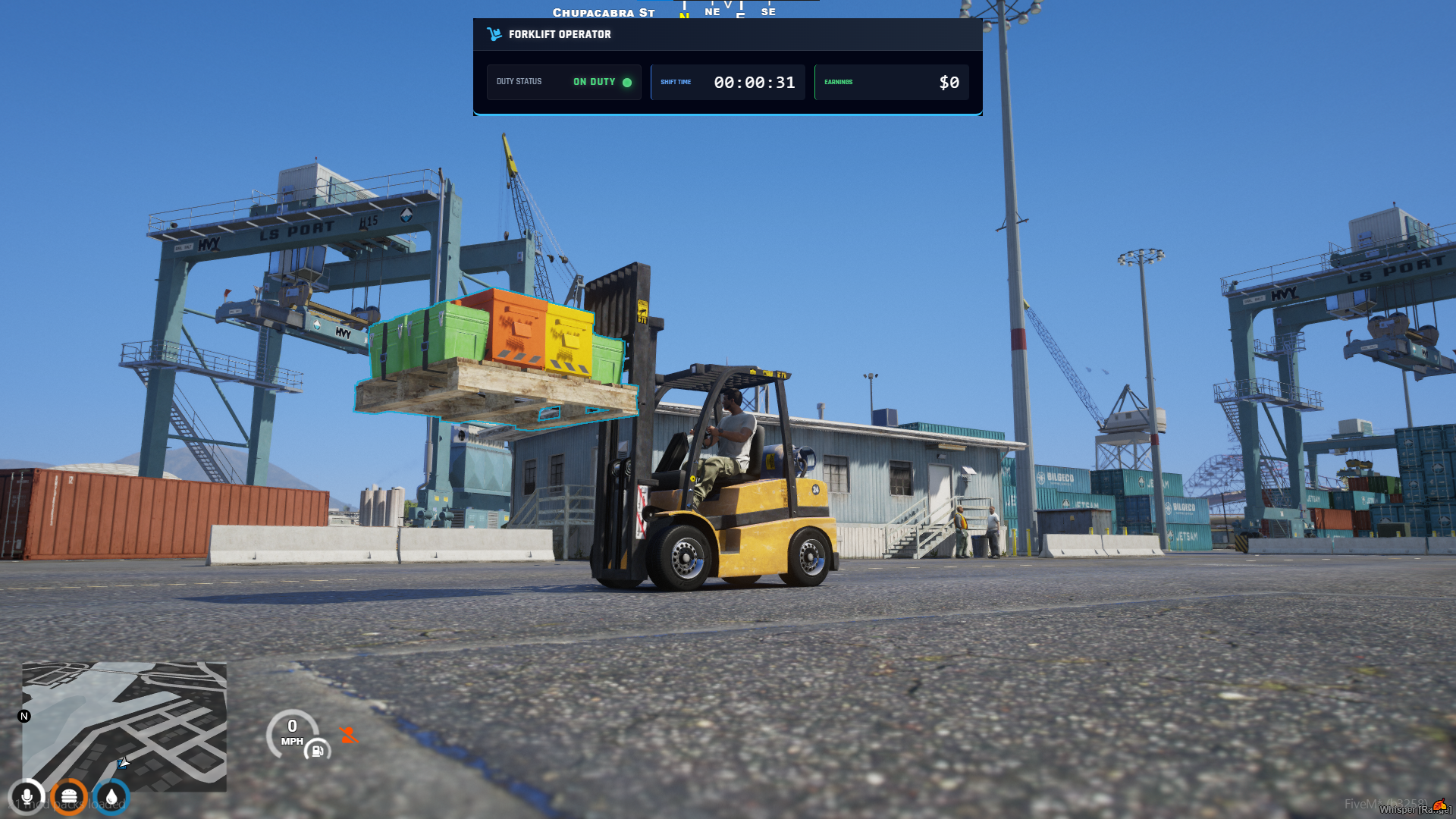This screenshot has width=1456, height=819.
Task: Click the player arrow on the minimap
Action: (x=123, y=761)
